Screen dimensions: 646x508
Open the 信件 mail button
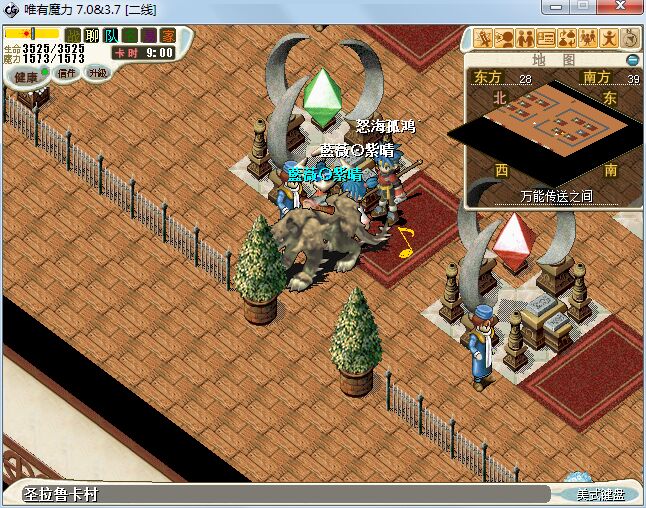(67, 73)
